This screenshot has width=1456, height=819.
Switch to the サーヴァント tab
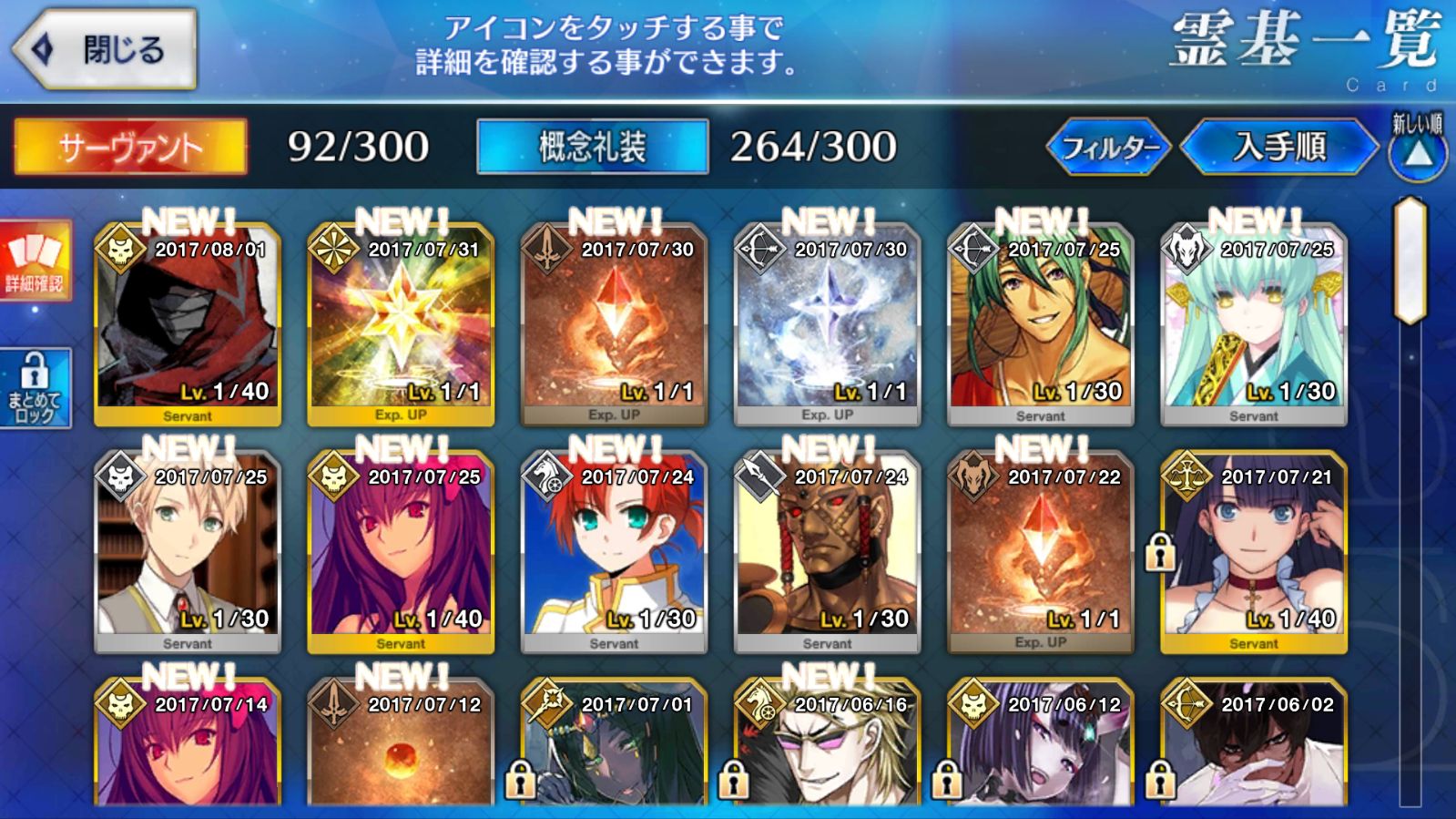(130, 147)
